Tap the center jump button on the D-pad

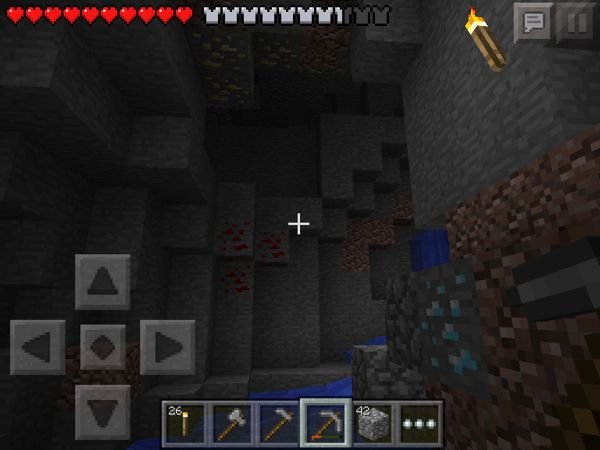(x=102, y=346)
